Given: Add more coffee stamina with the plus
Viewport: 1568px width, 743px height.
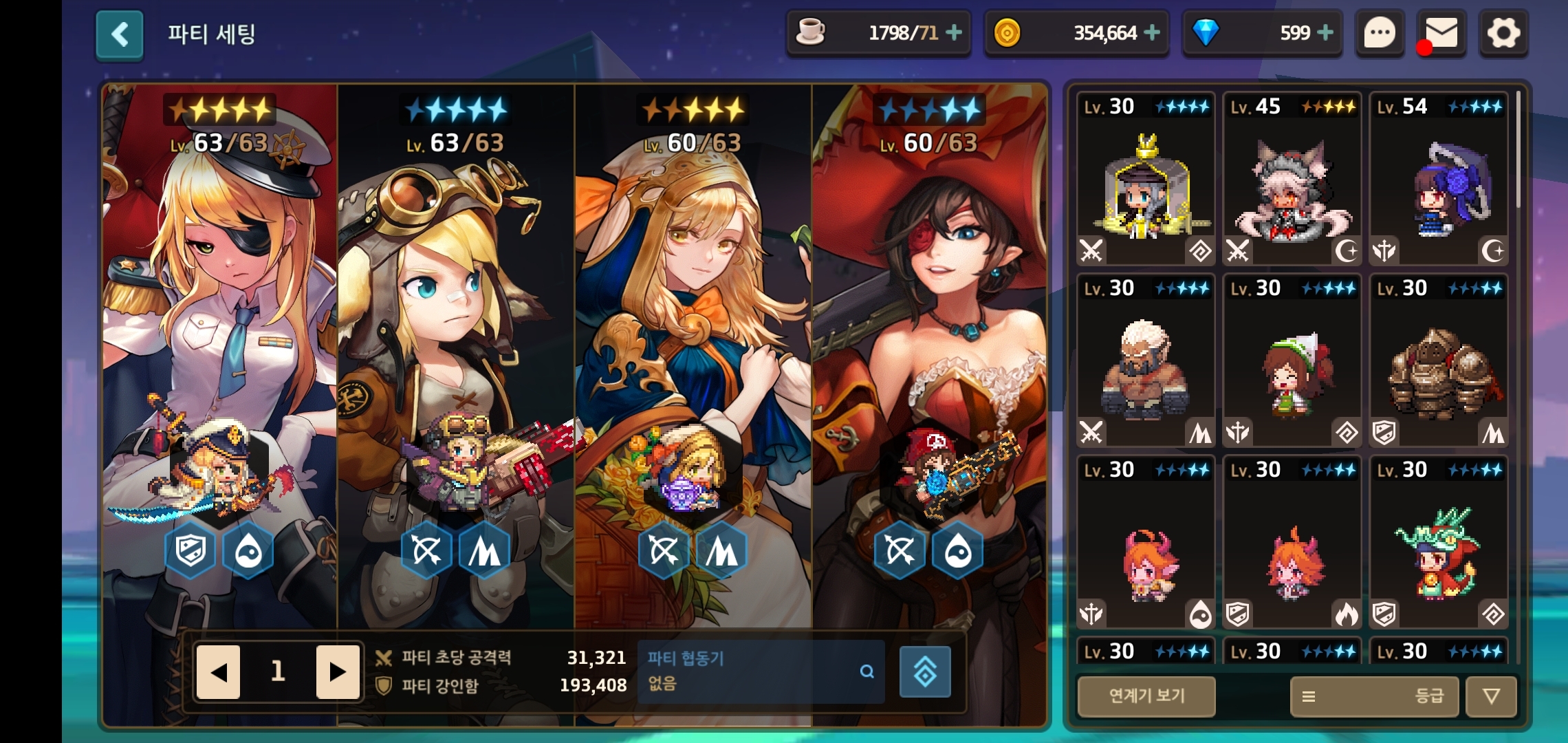Looking at the screenshot, I should coord(954,32).
